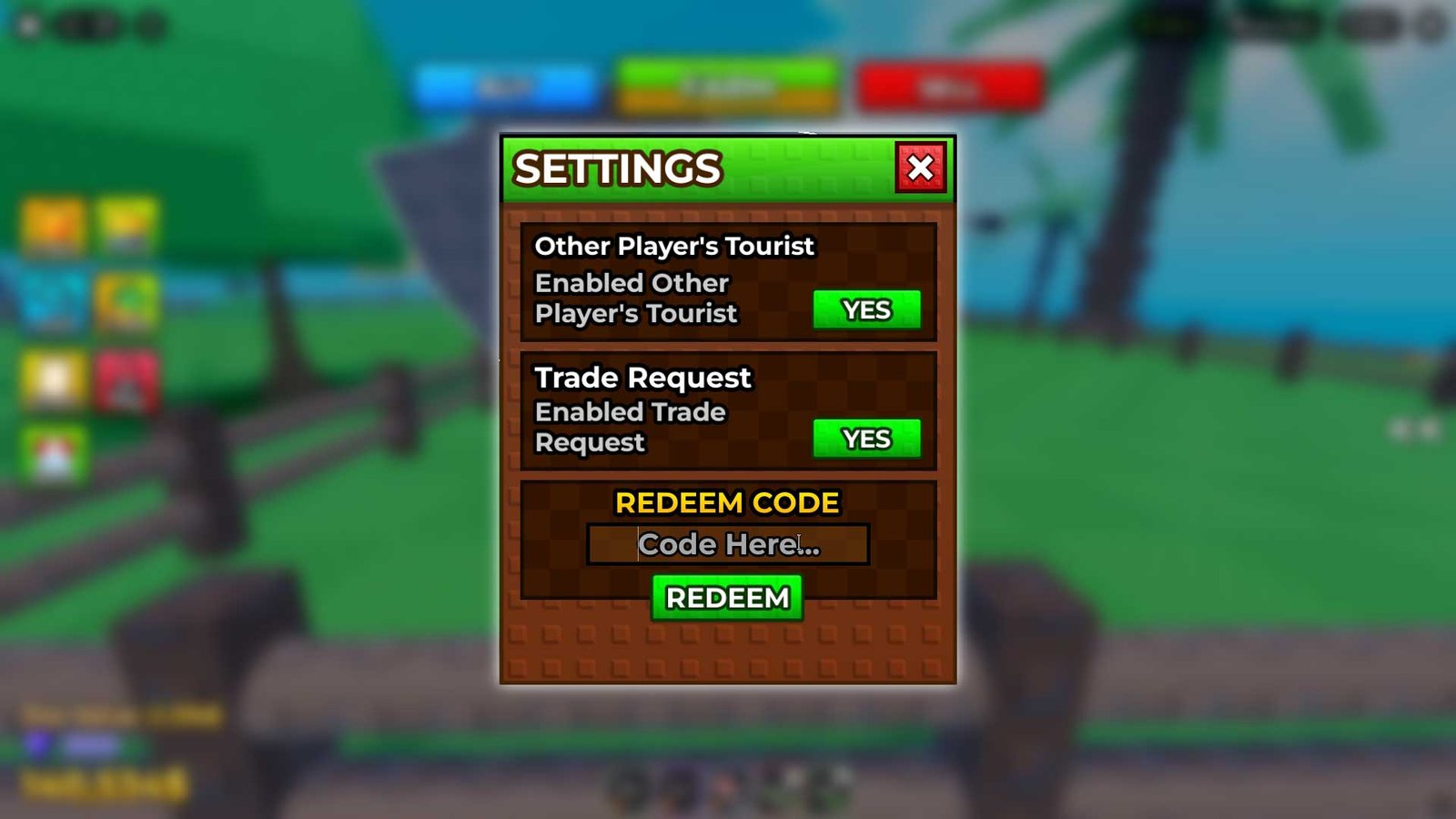Close the SETTINGS panel with the red X
Image resolution: width=1456 pixels, height=819 pixels.
pyautogui.click(x=921, y=167)
